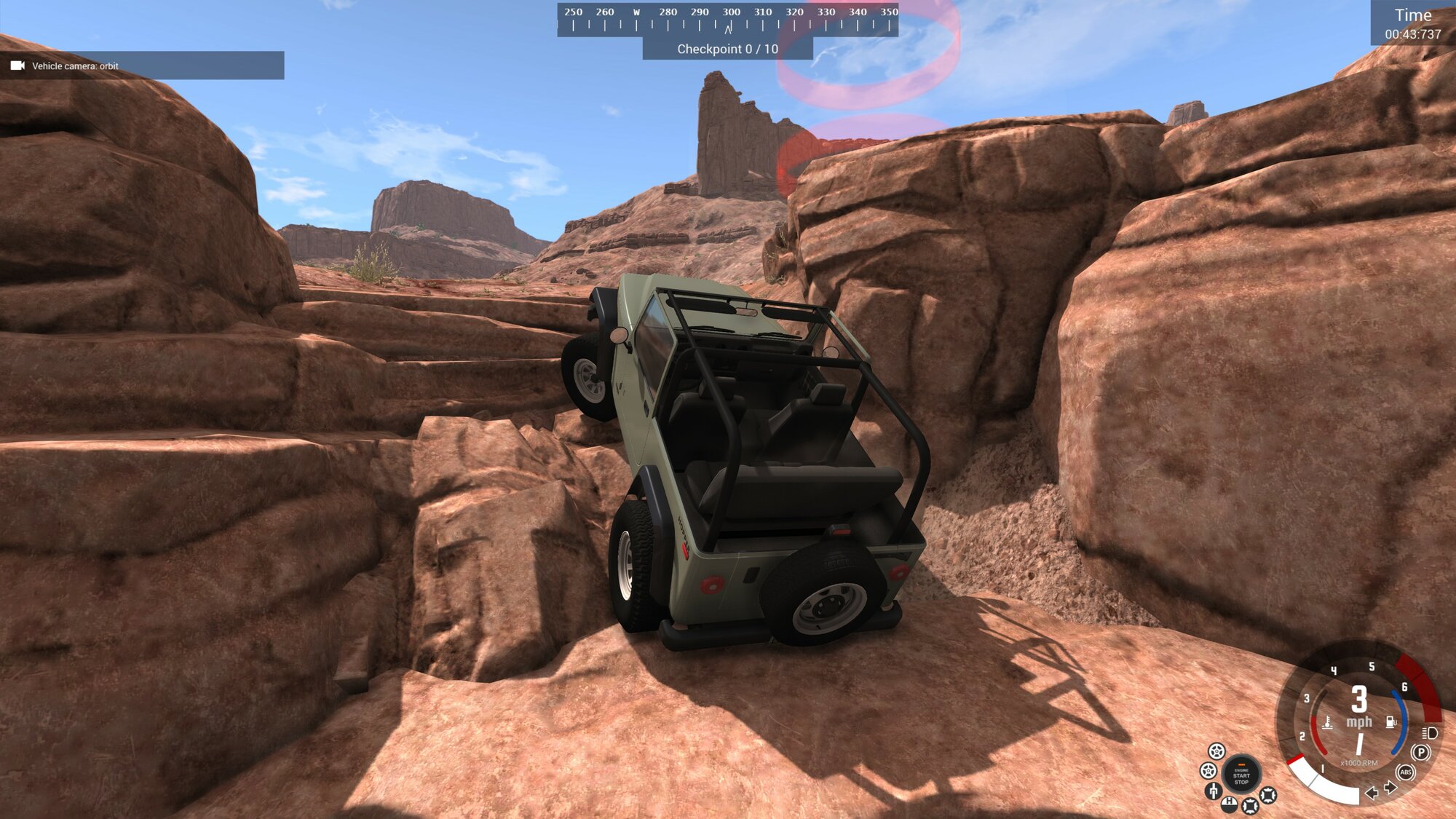Viewport: 1456px width, 819px height.
Task: Click the ABS indicator icon
Action: click(1406, 772)
